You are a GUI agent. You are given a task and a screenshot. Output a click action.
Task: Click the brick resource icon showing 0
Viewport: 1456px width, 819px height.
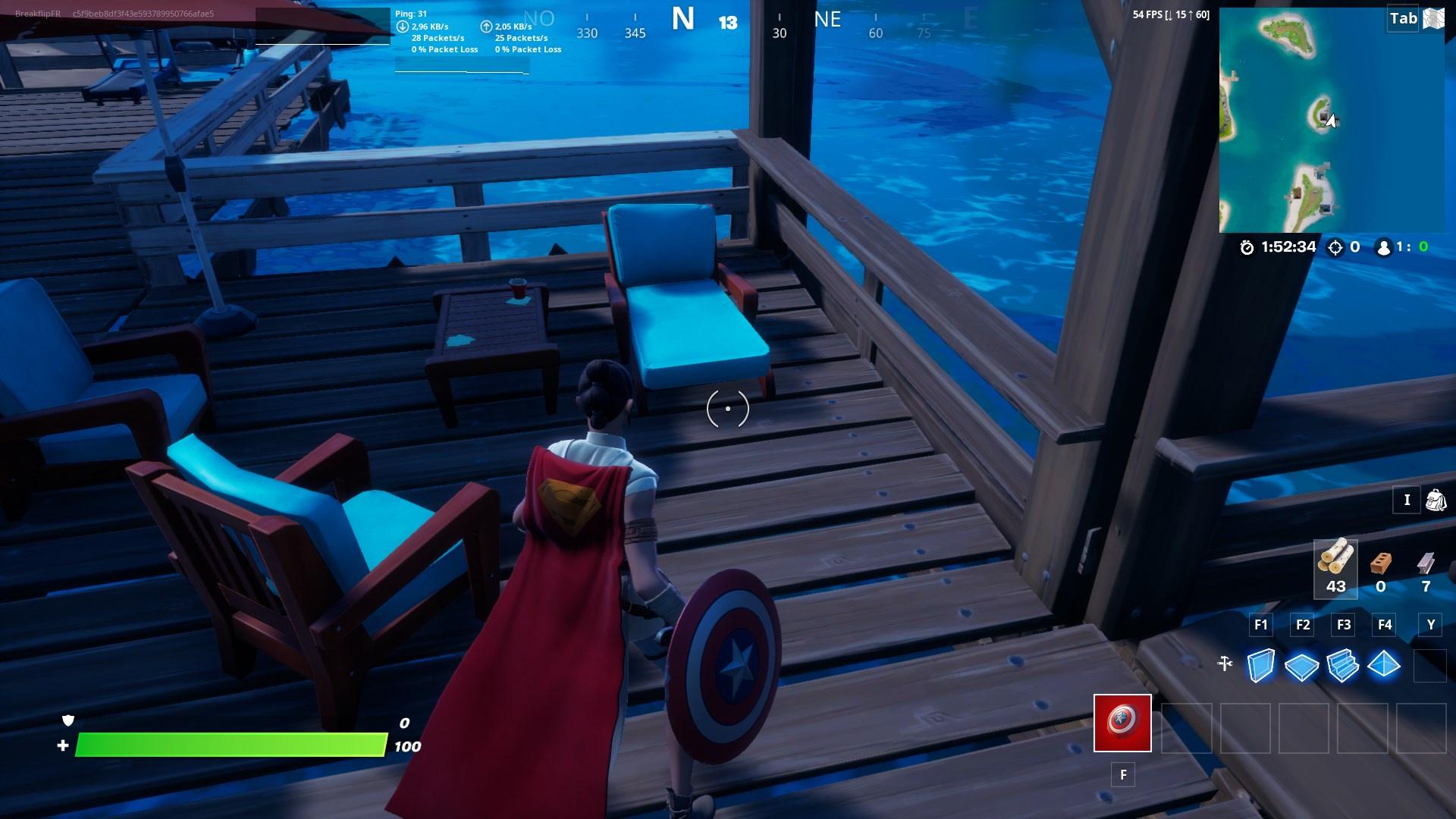(x=1382, y=561)
